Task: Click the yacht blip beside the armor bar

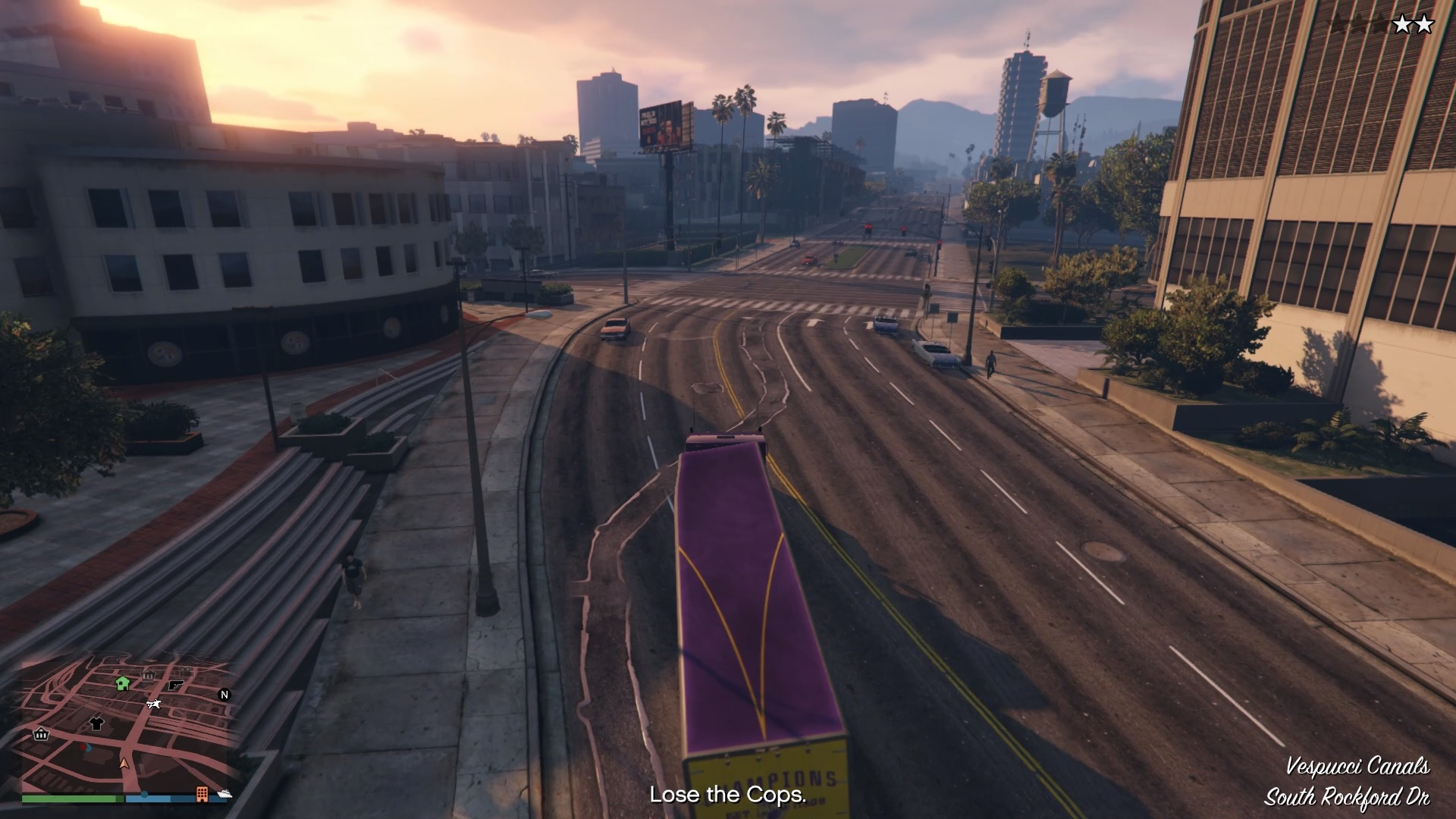Action: [224, 795]
